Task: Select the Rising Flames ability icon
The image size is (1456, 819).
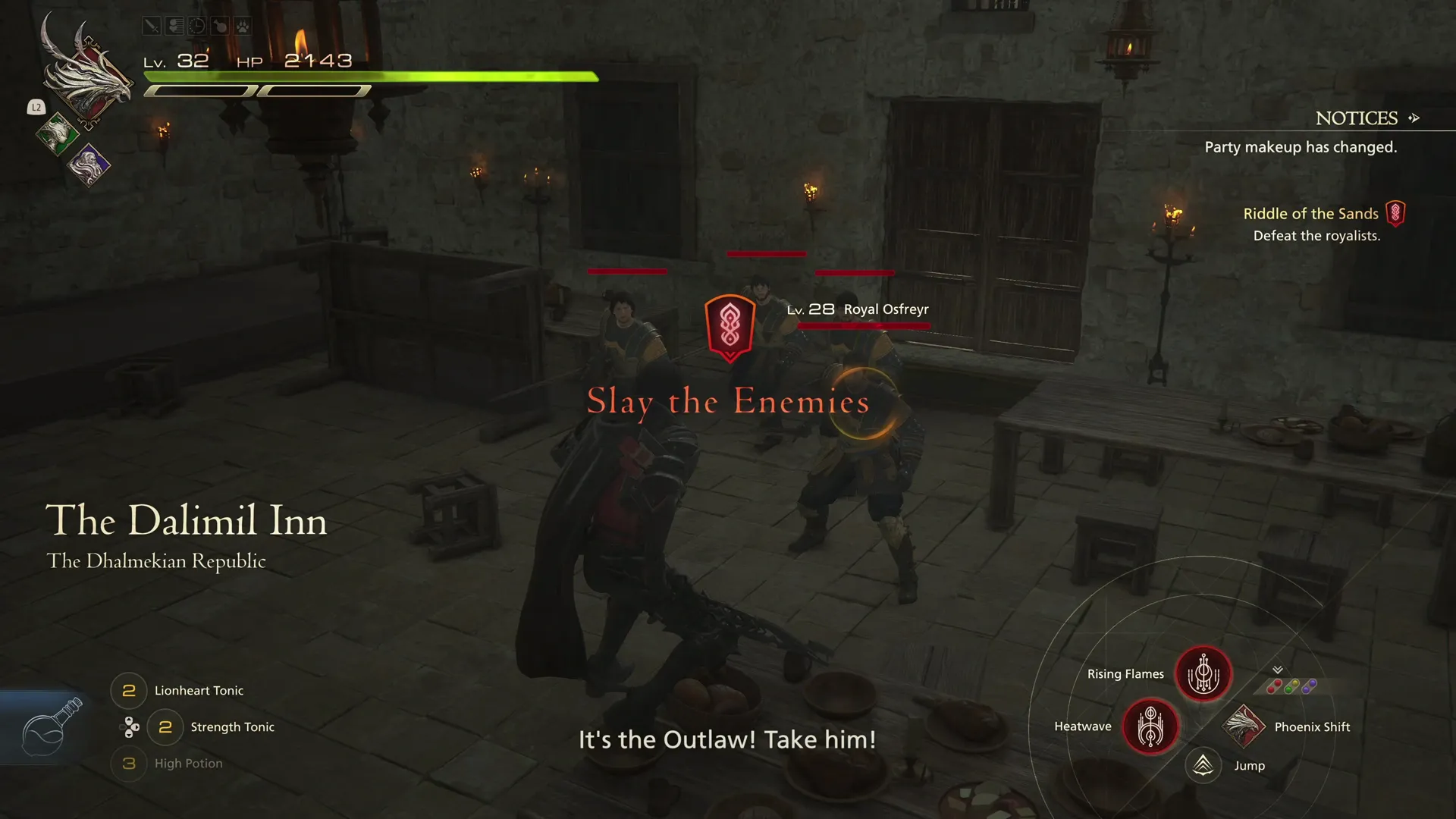Action: (1203, 673)
